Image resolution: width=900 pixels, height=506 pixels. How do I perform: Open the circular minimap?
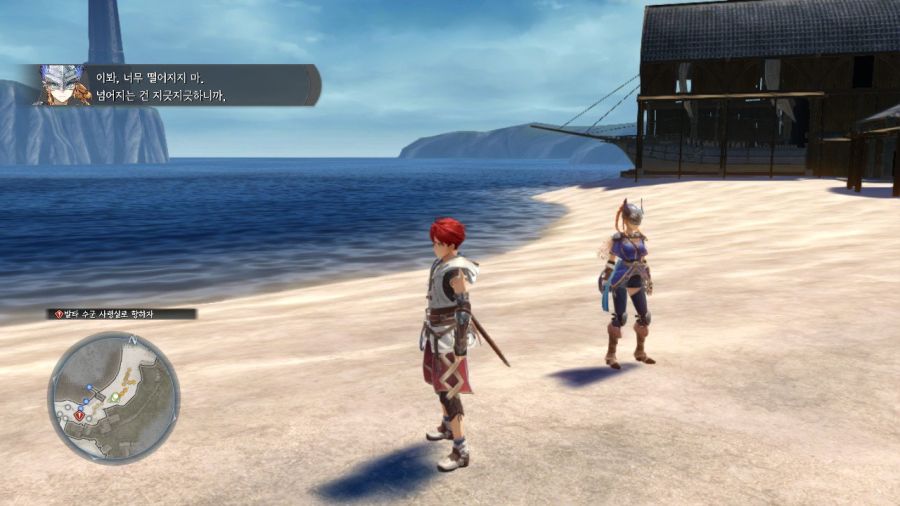click(113, 397)
